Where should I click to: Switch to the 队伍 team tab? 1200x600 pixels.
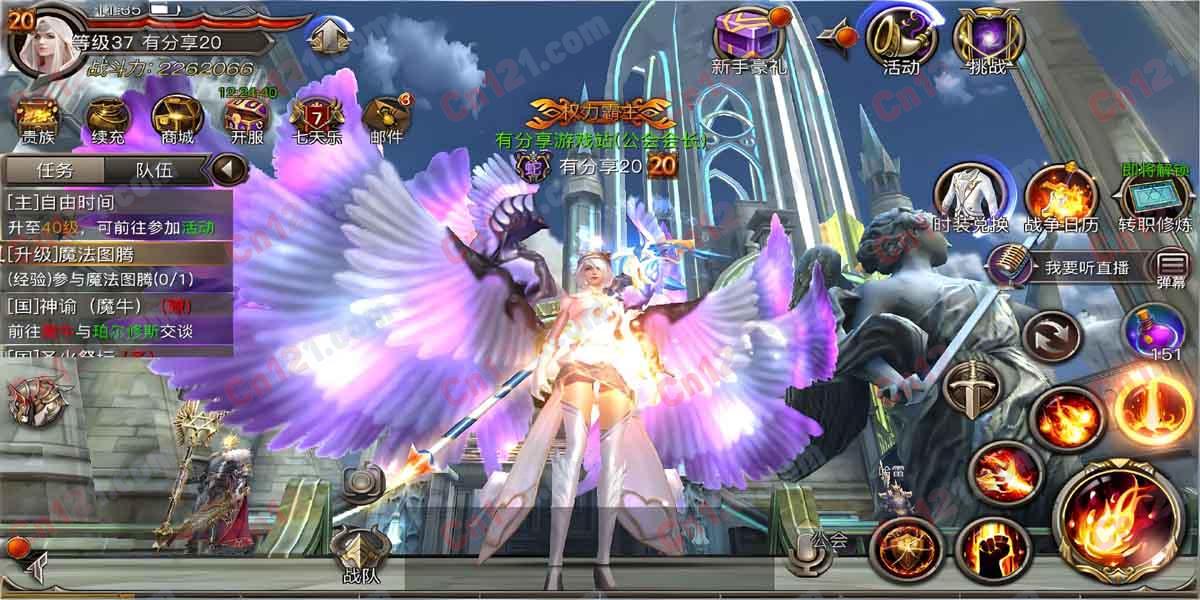tap(155, 169)
